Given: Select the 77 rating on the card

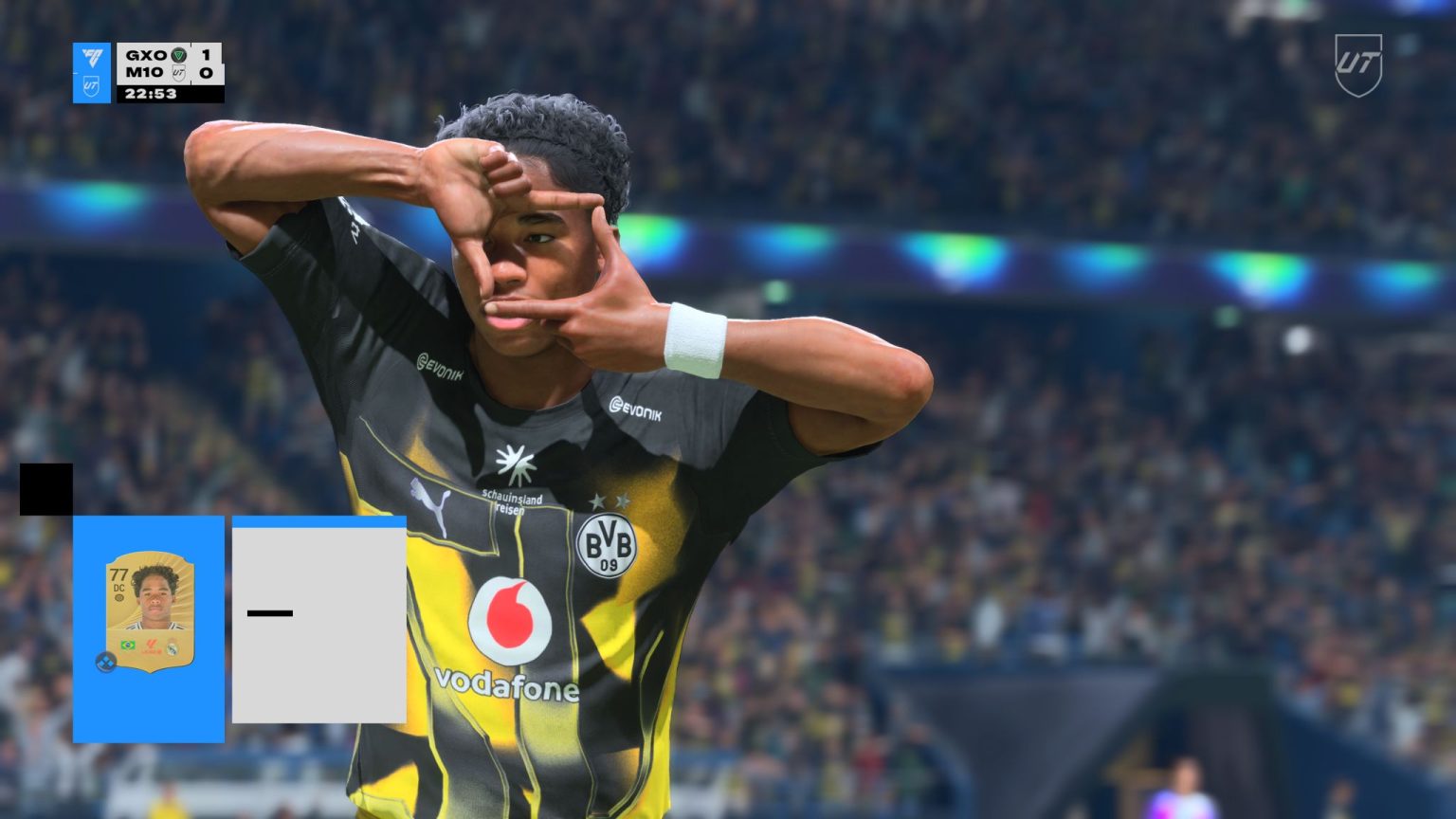Looking at the screenshot, I should coord(118,575).
